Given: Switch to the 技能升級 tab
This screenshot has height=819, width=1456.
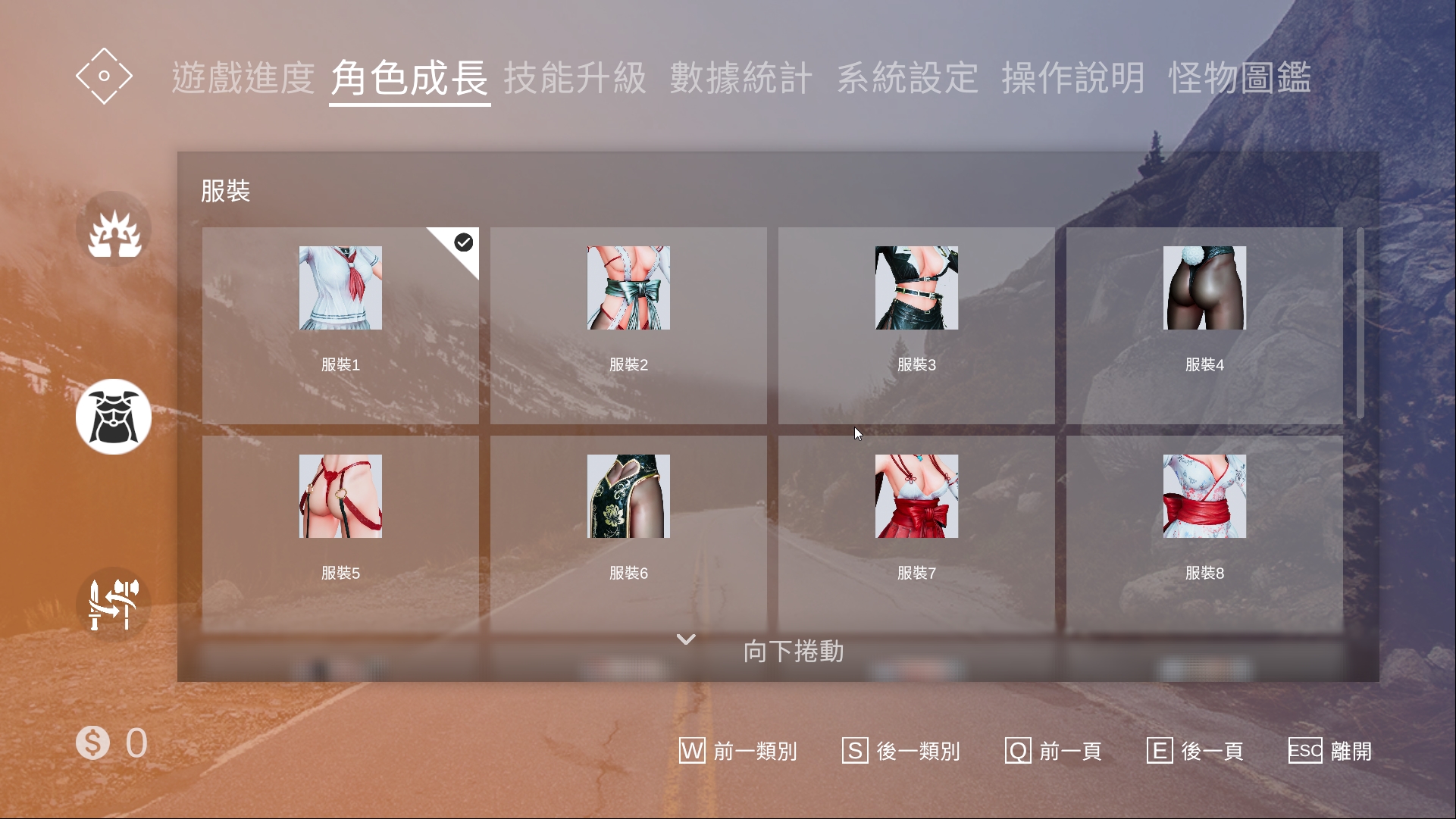Looking at the screenshot, I should point(576,77).
